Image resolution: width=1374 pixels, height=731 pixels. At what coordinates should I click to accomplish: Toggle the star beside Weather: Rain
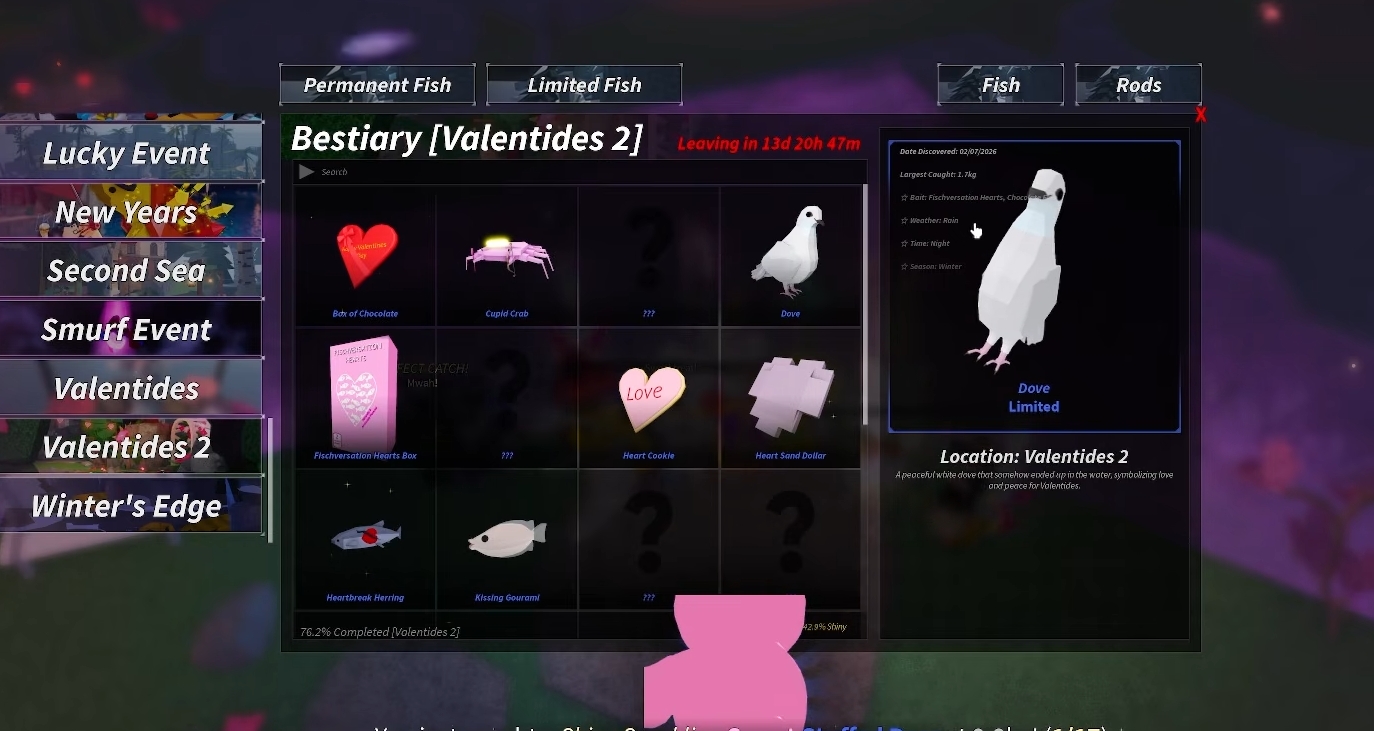tap(906, 220)
